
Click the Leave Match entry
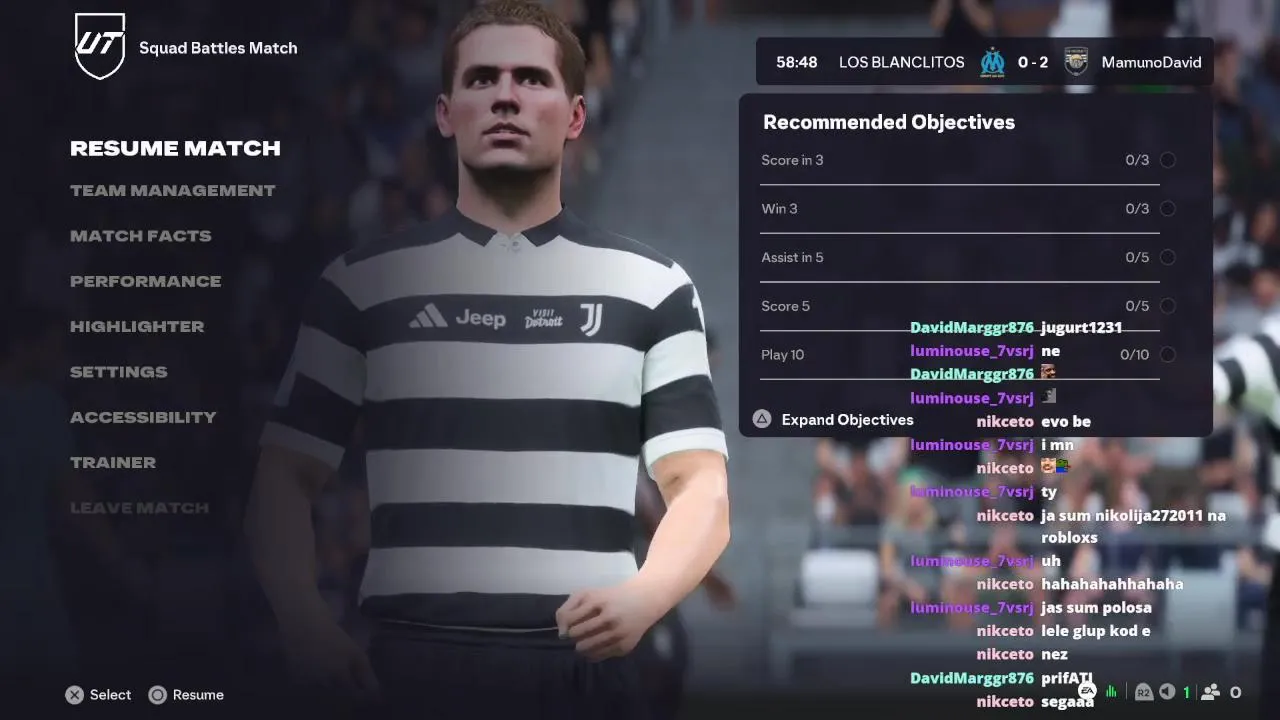coord(139,508)
